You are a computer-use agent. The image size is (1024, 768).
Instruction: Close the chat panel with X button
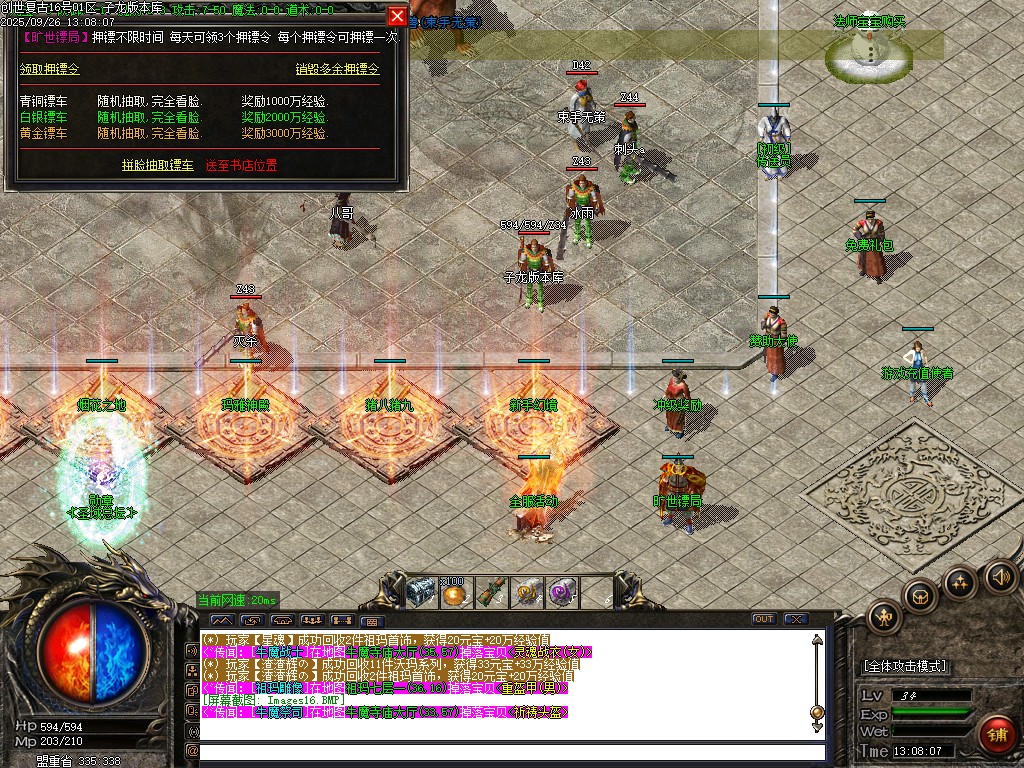pyautogui.click(x=796, y=619)
